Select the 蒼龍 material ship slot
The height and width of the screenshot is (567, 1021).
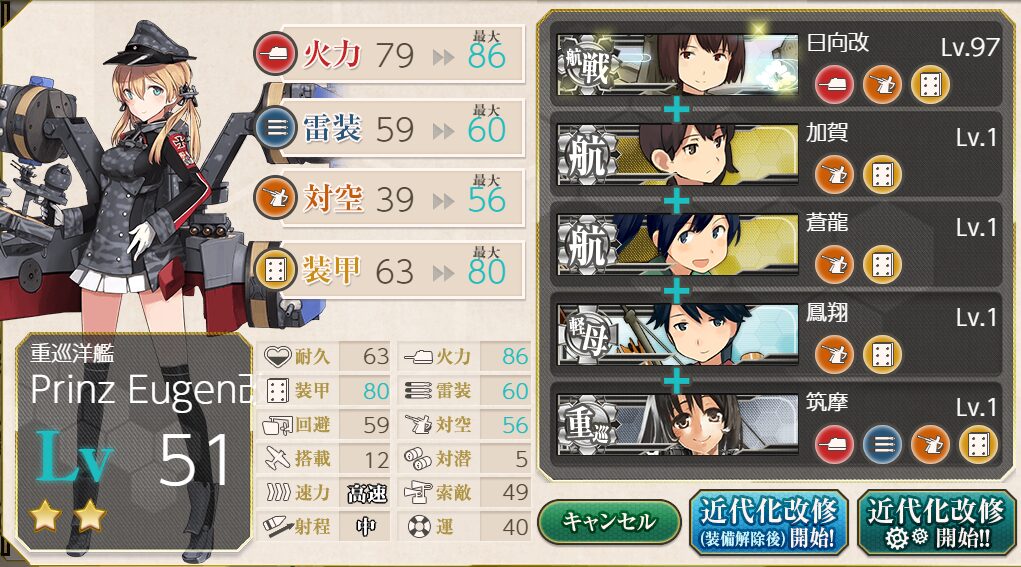[777, 244]
